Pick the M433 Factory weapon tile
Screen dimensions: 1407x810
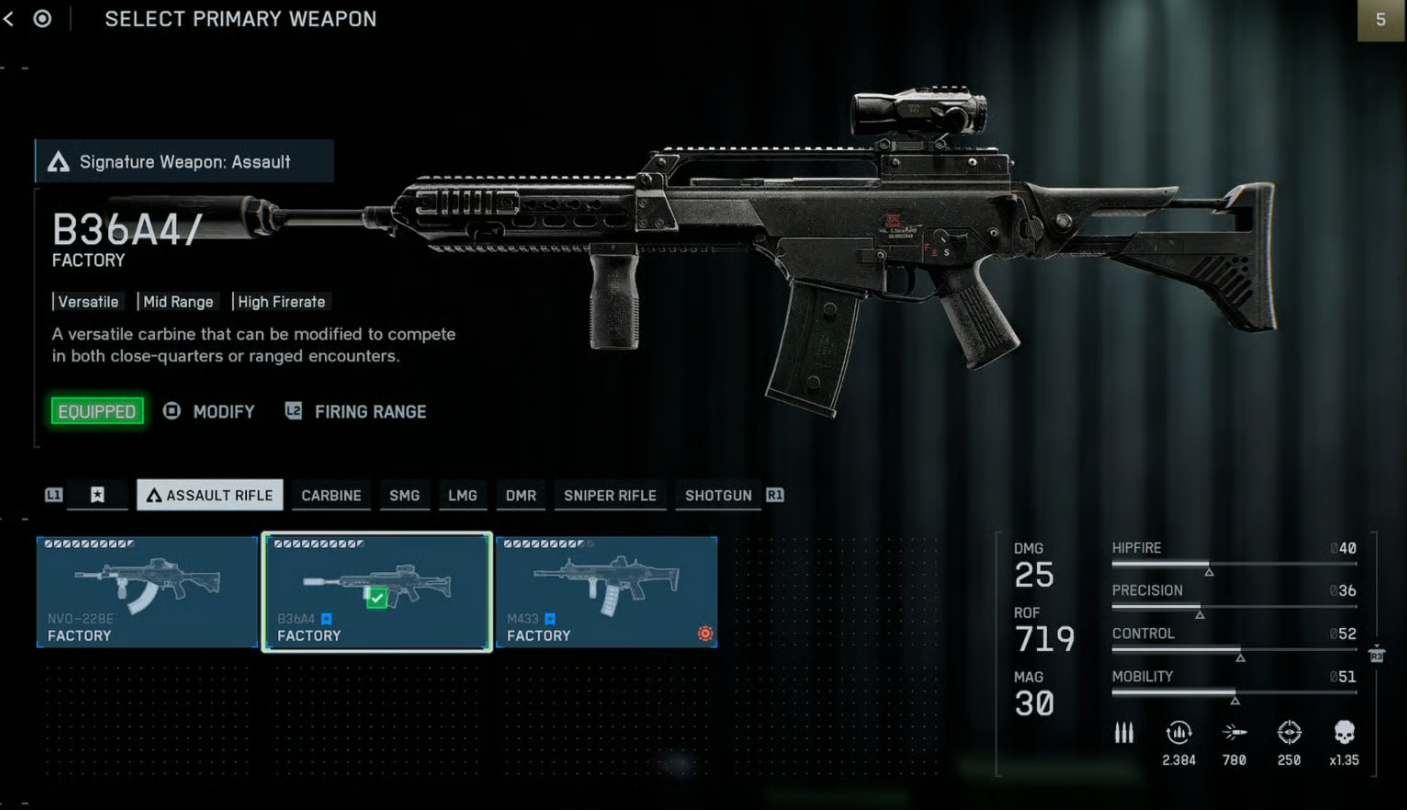[606, 592]
